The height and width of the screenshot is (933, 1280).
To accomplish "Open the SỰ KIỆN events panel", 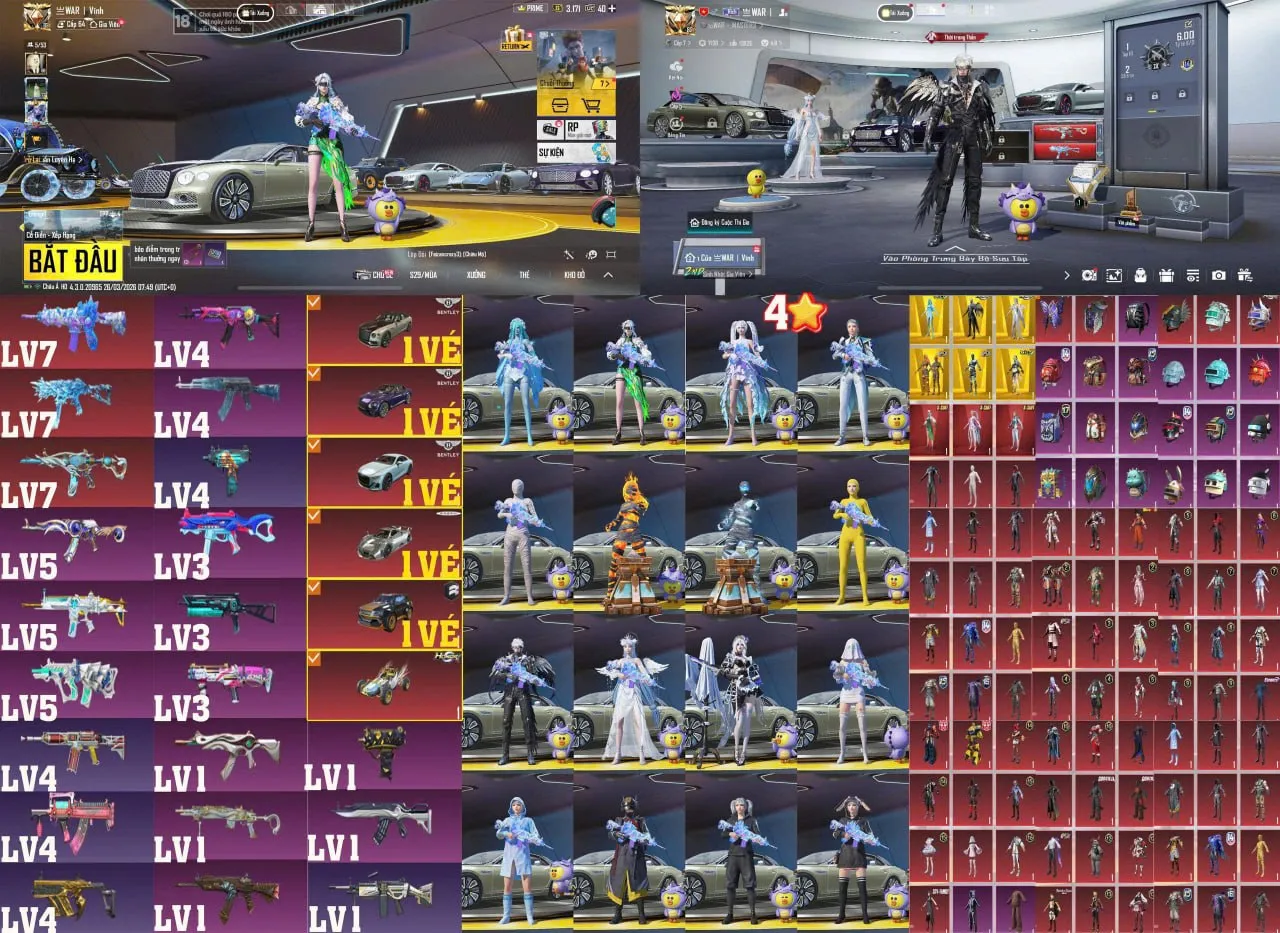I will [x=575, y=153].
